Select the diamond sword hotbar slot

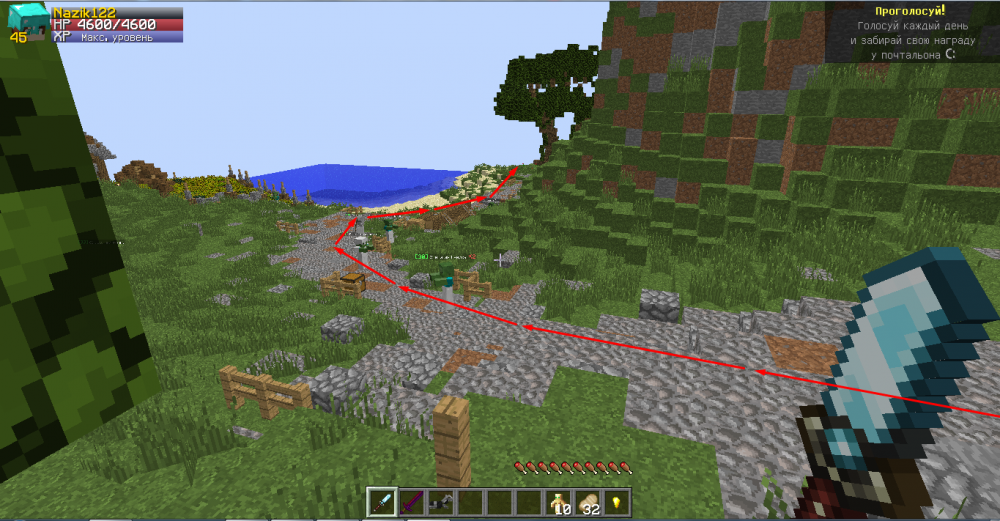click(x=382, y=501)
